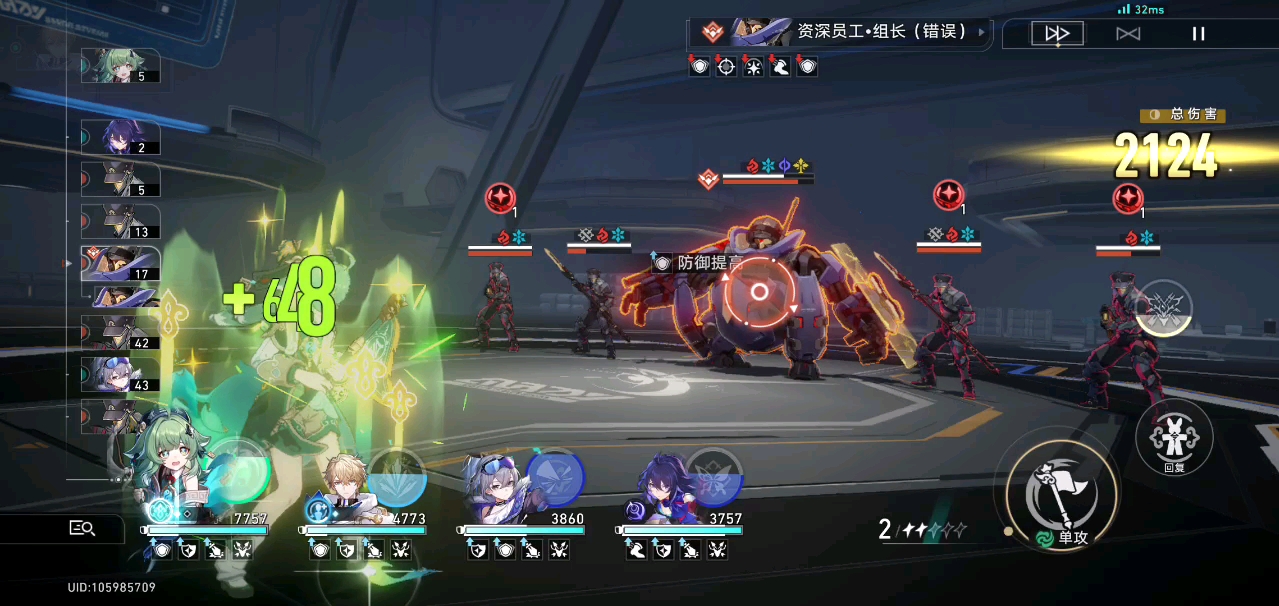Activate the purple-haired character's ultimate
Viewport: 1279px width, 606px height.
click(x=713, y=476)
